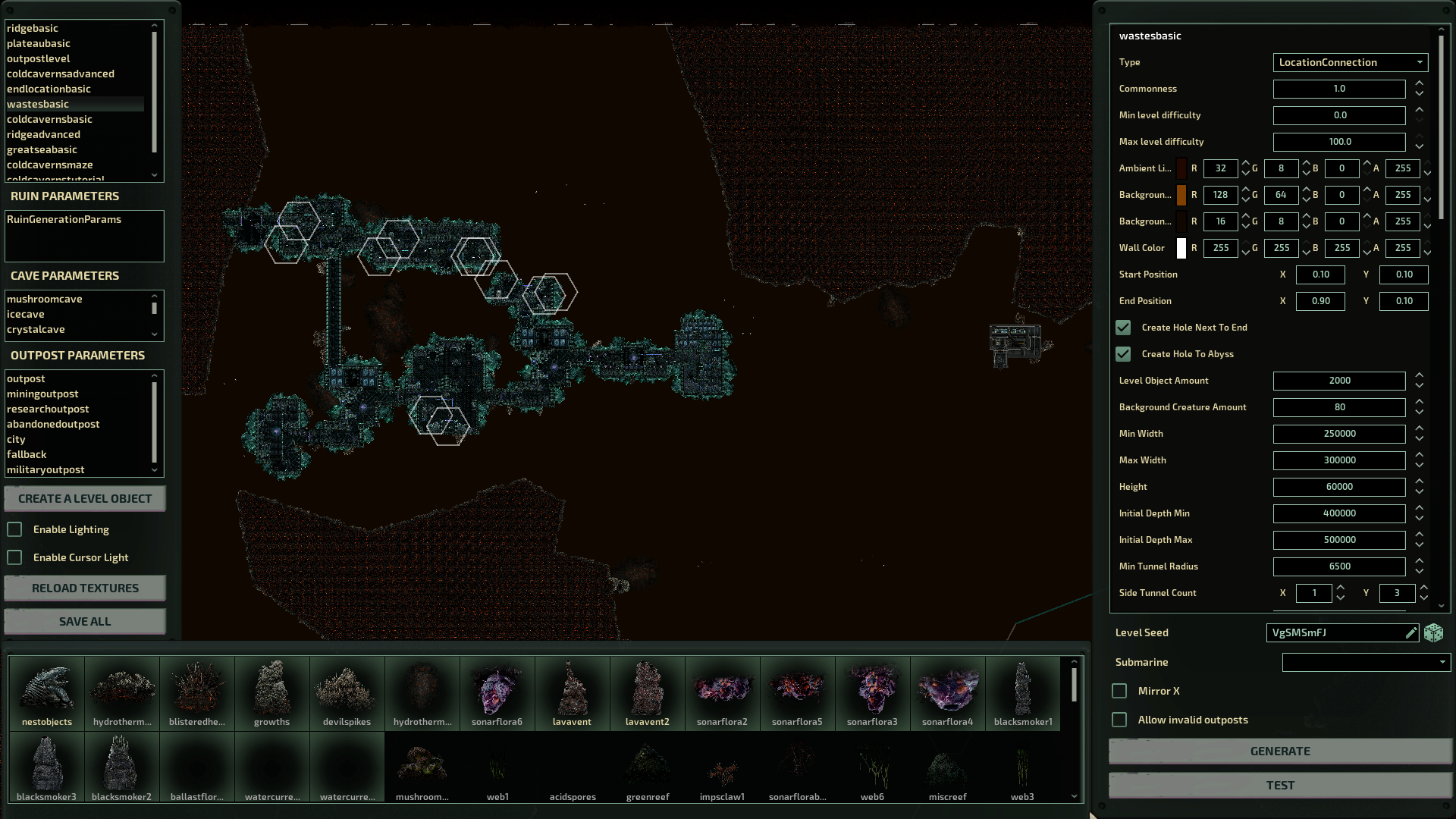Select militaryoutpost from outpost parameters
The width and height of the screenshot is (1456, 819).
[45, 469]
